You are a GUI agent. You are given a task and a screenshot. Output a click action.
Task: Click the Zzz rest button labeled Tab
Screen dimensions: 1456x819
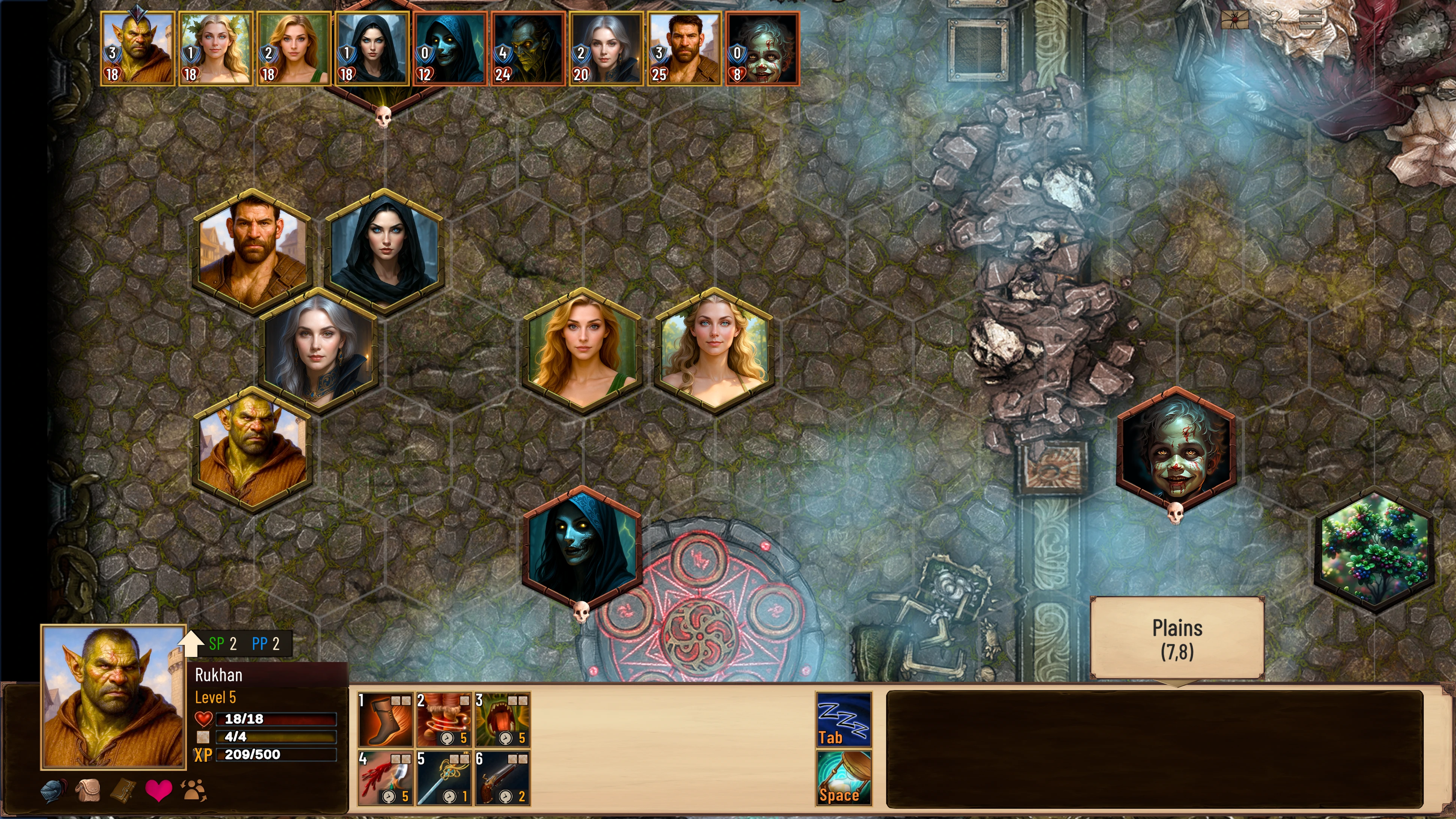843,719
